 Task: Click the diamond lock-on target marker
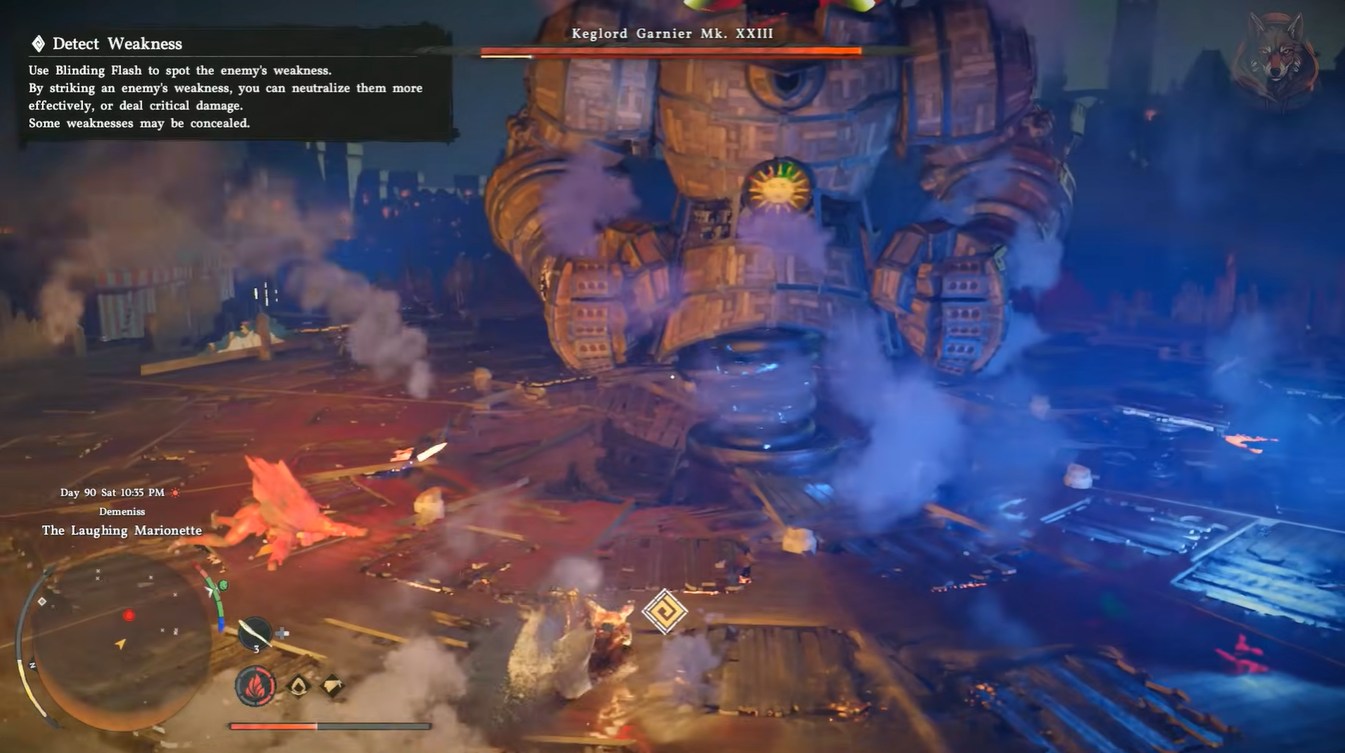coord(664,610)
